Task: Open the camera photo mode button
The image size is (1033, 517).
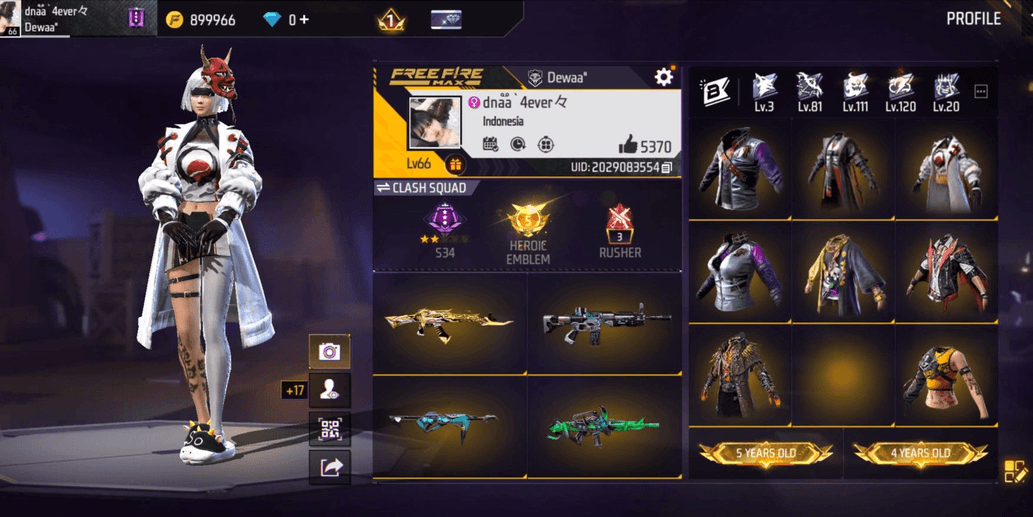Action: [x=329, y=352]
